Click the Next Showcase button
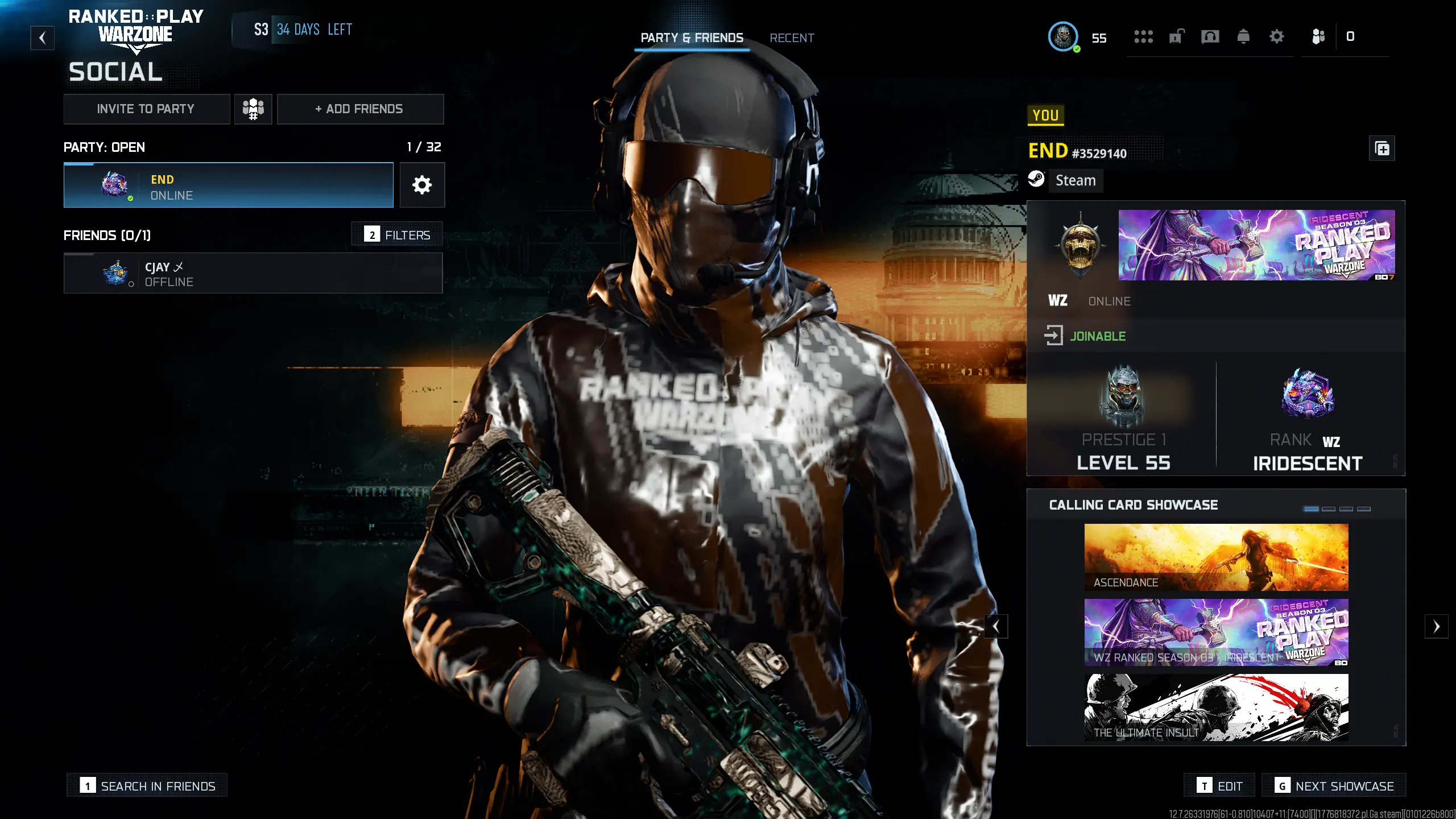This screenshot has height=819, width=1456. (x=1334, y=786)
